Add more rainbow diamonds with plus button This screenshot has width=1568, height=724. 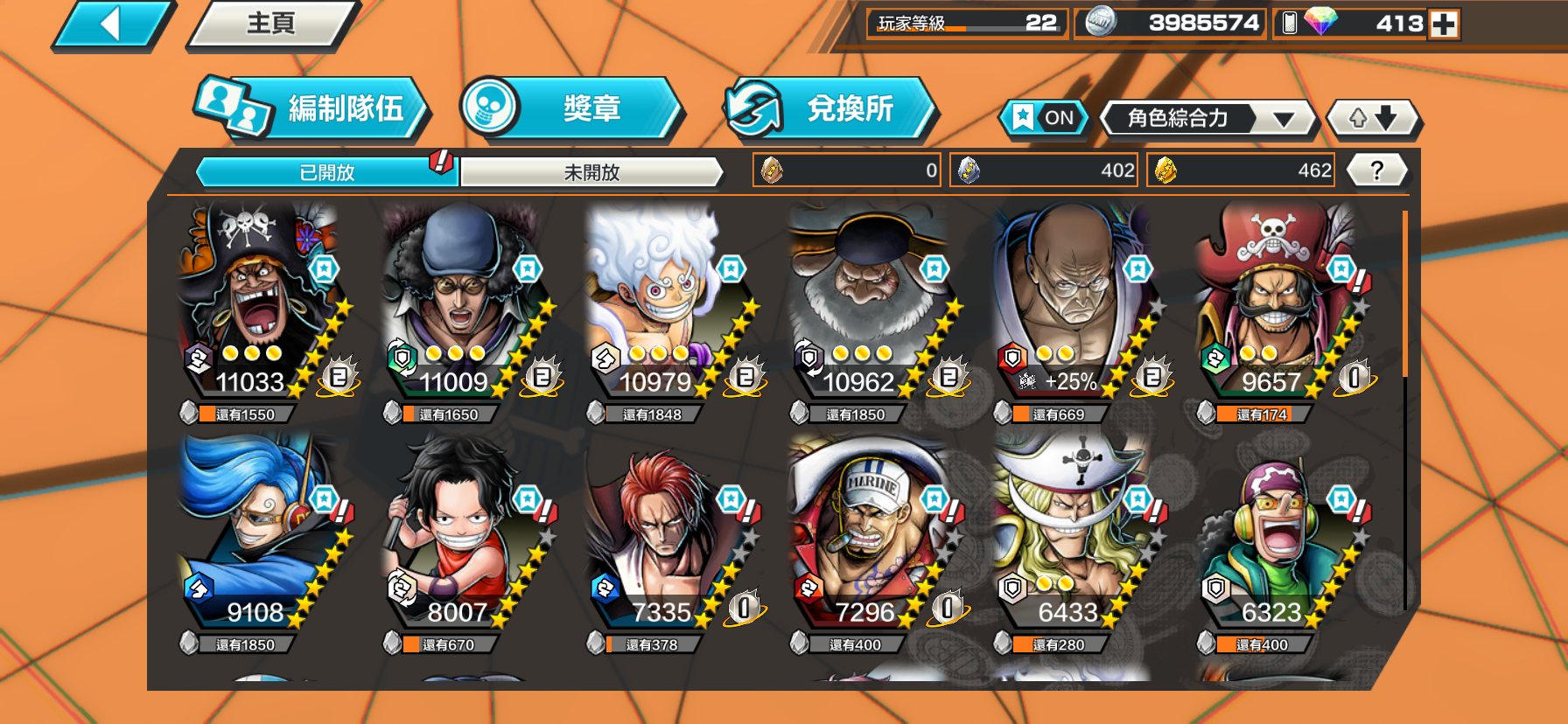[x=1444, y=24]
